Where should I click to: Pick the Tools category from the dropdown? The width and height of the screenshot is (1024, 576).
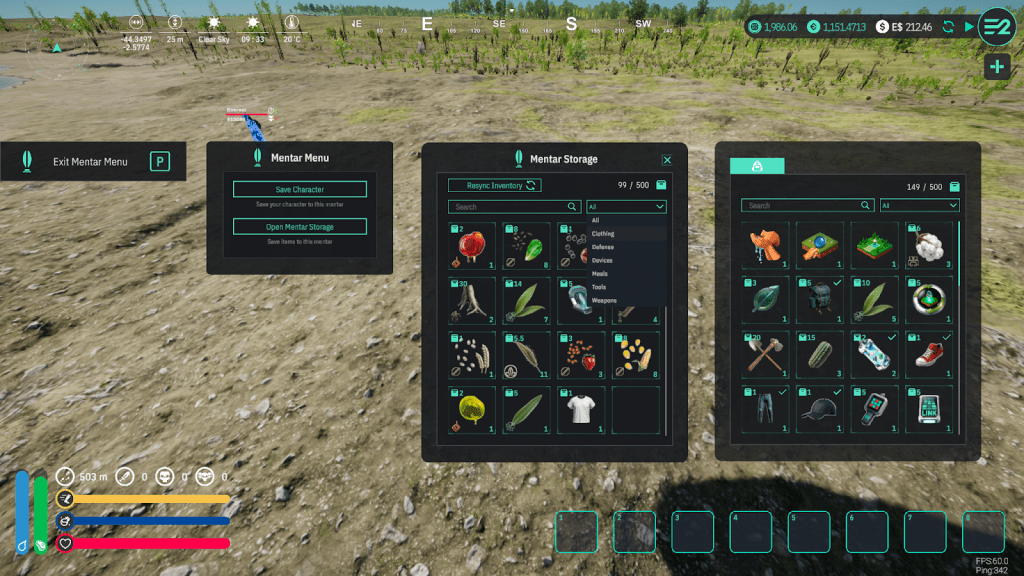click(x=599, y=287)
